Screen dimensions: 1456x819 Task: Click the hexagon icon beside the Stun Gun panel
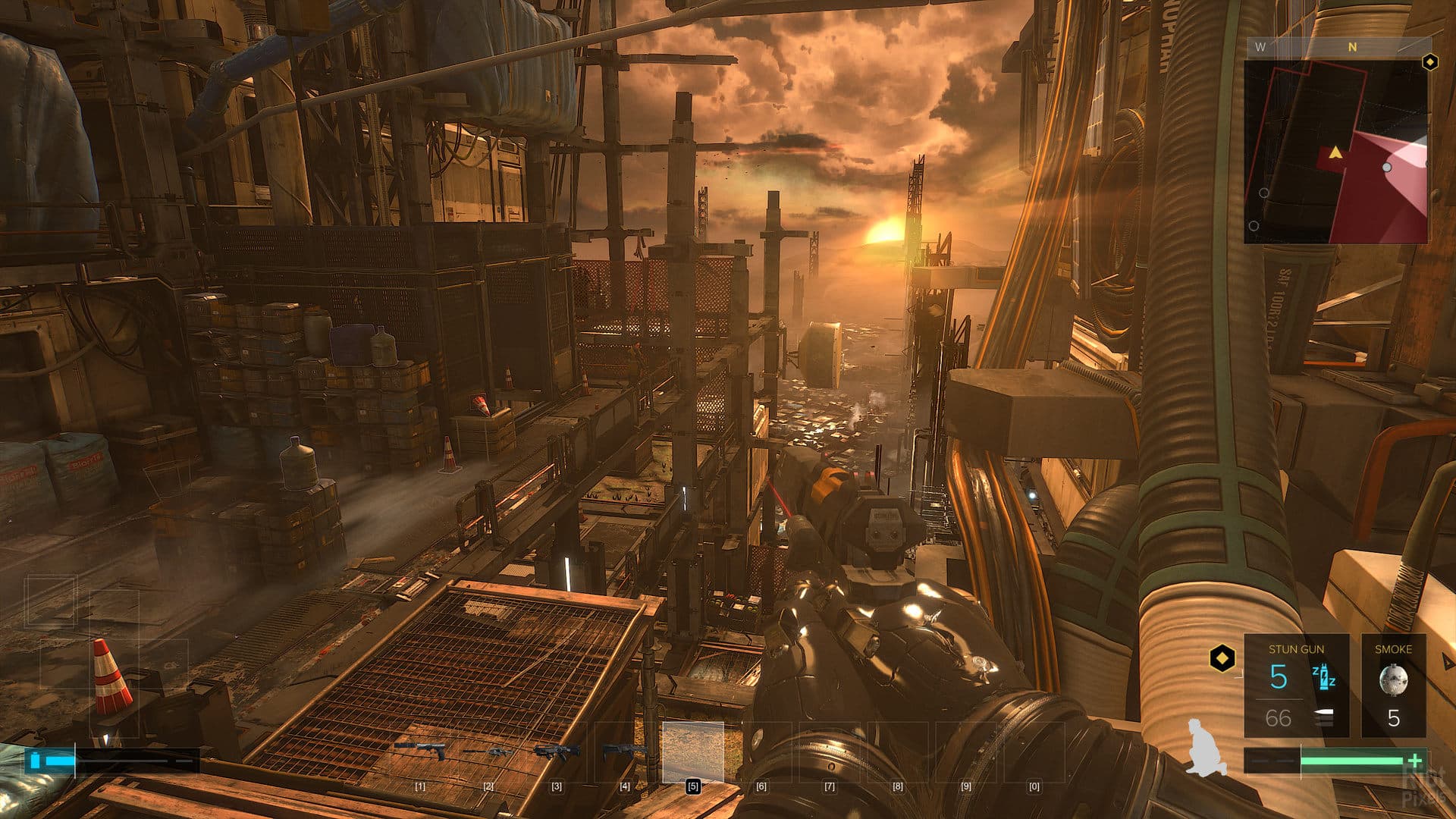pos(1222,657)
